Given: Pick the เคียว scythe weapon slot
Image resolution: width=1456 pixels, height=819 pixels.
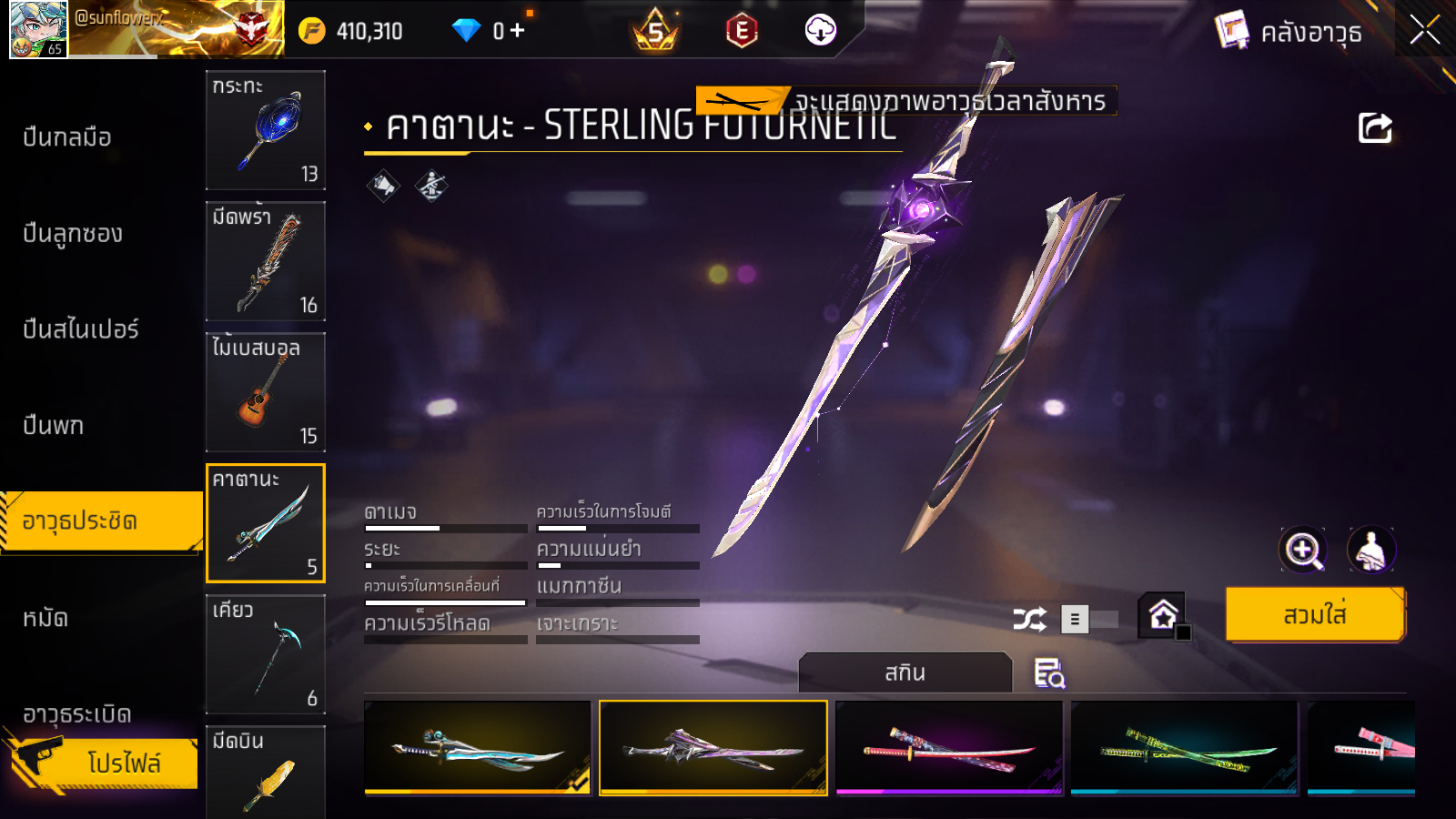Looking at the screenshot, I should point(266,654).
